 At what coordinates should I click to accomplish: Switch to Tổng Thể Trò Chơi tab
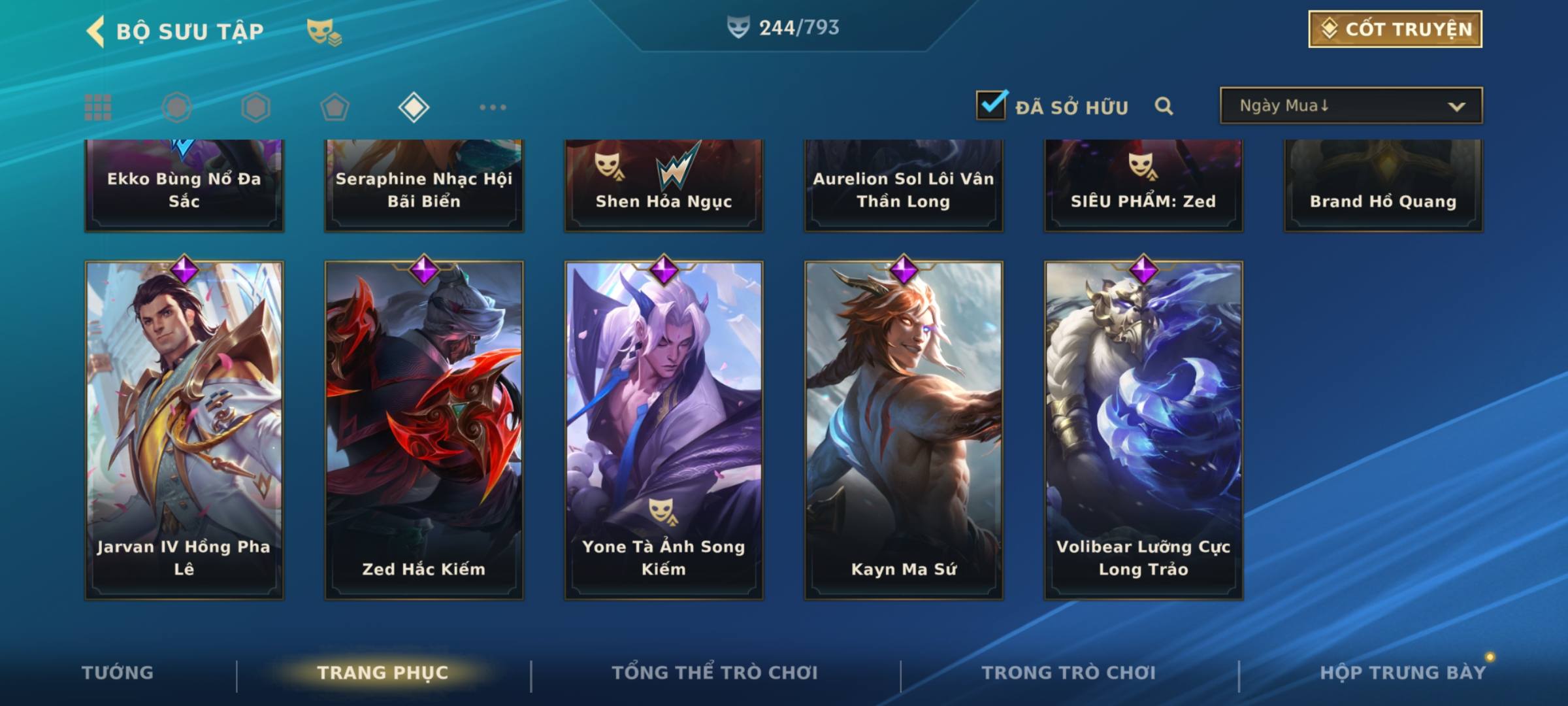point(715,673)
